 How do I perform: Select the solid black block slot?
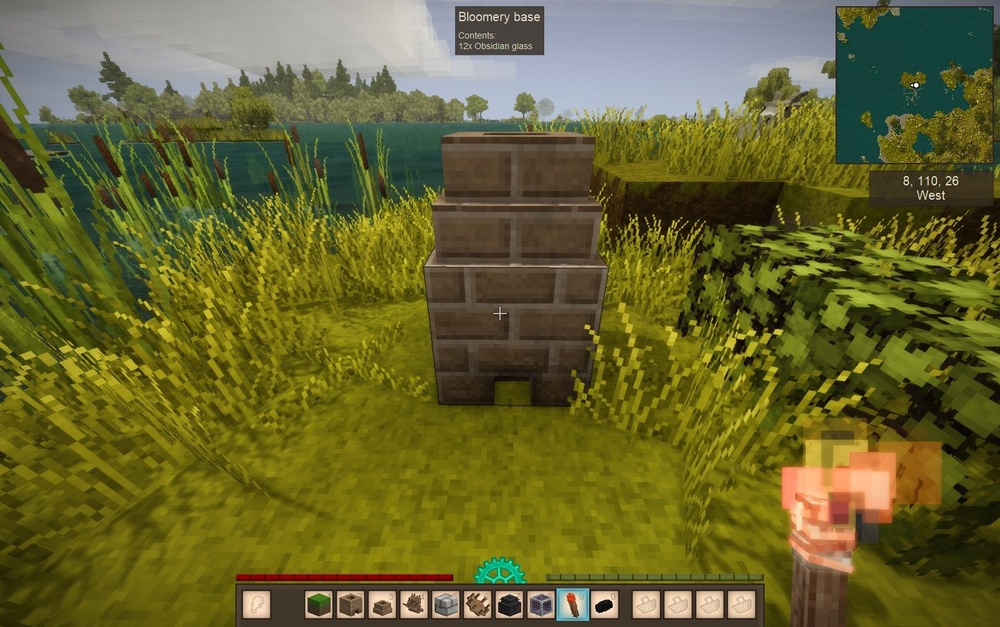pos(508,605)
